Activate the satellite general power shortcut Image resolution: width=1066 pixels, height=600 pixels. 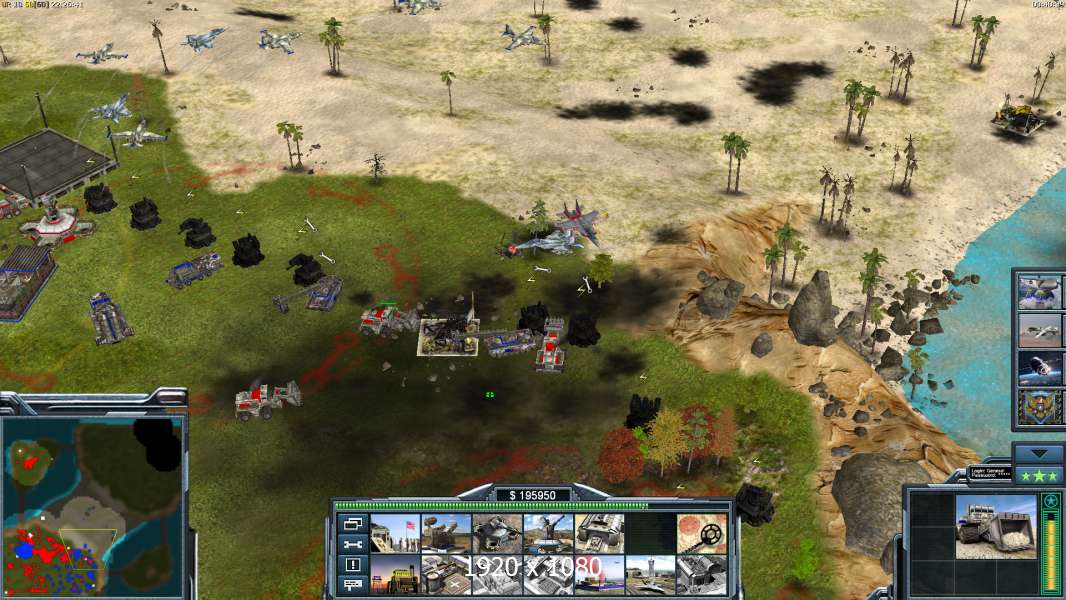1039,368
